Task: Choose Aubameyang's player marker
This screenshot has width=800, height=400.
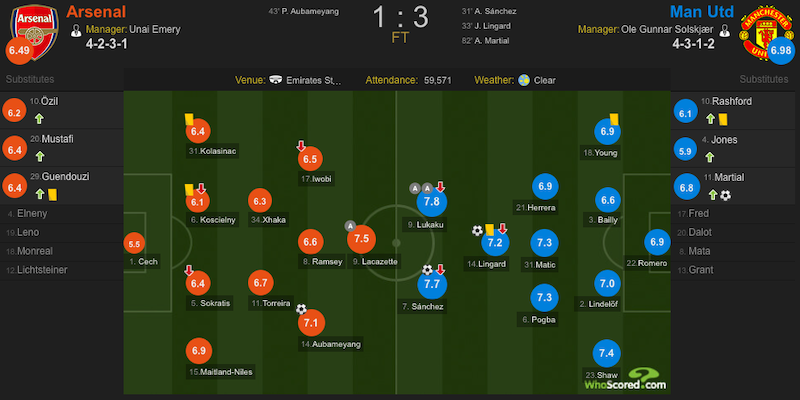Action: point(311,323)
